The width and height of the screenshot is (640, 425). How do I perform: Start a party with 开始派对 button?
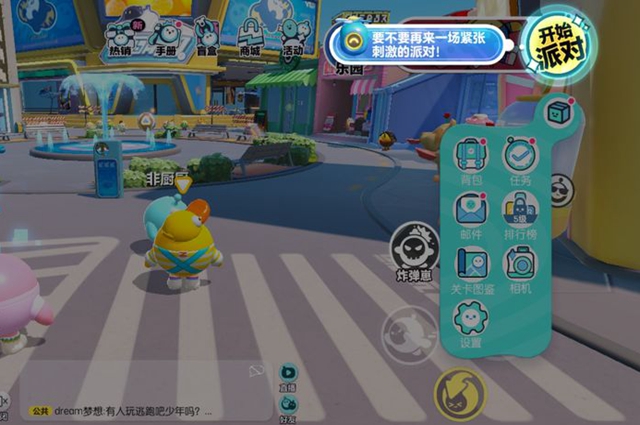[554, 42]
